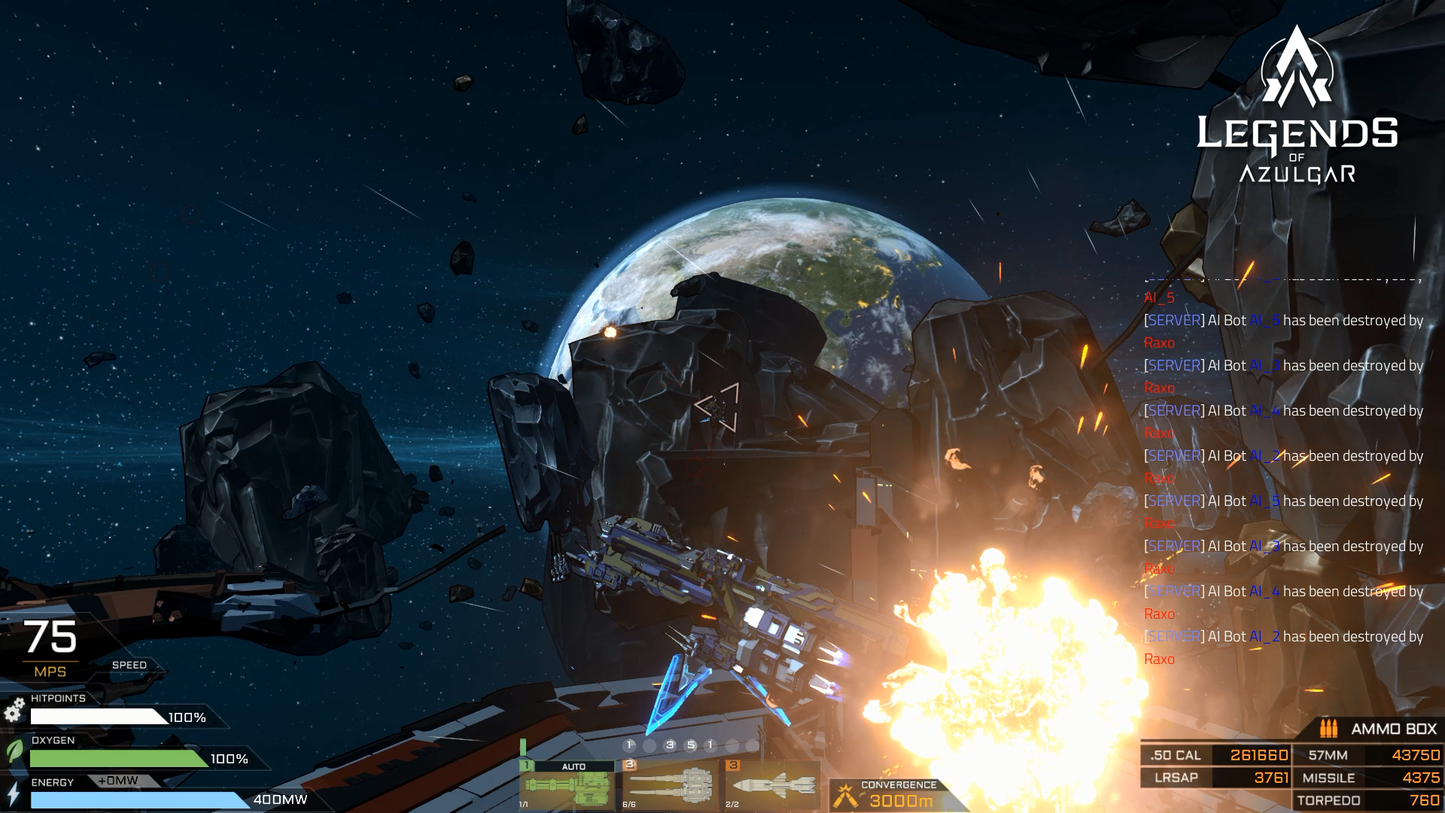Click the server kill feed chat log

tap(1284, 478)
